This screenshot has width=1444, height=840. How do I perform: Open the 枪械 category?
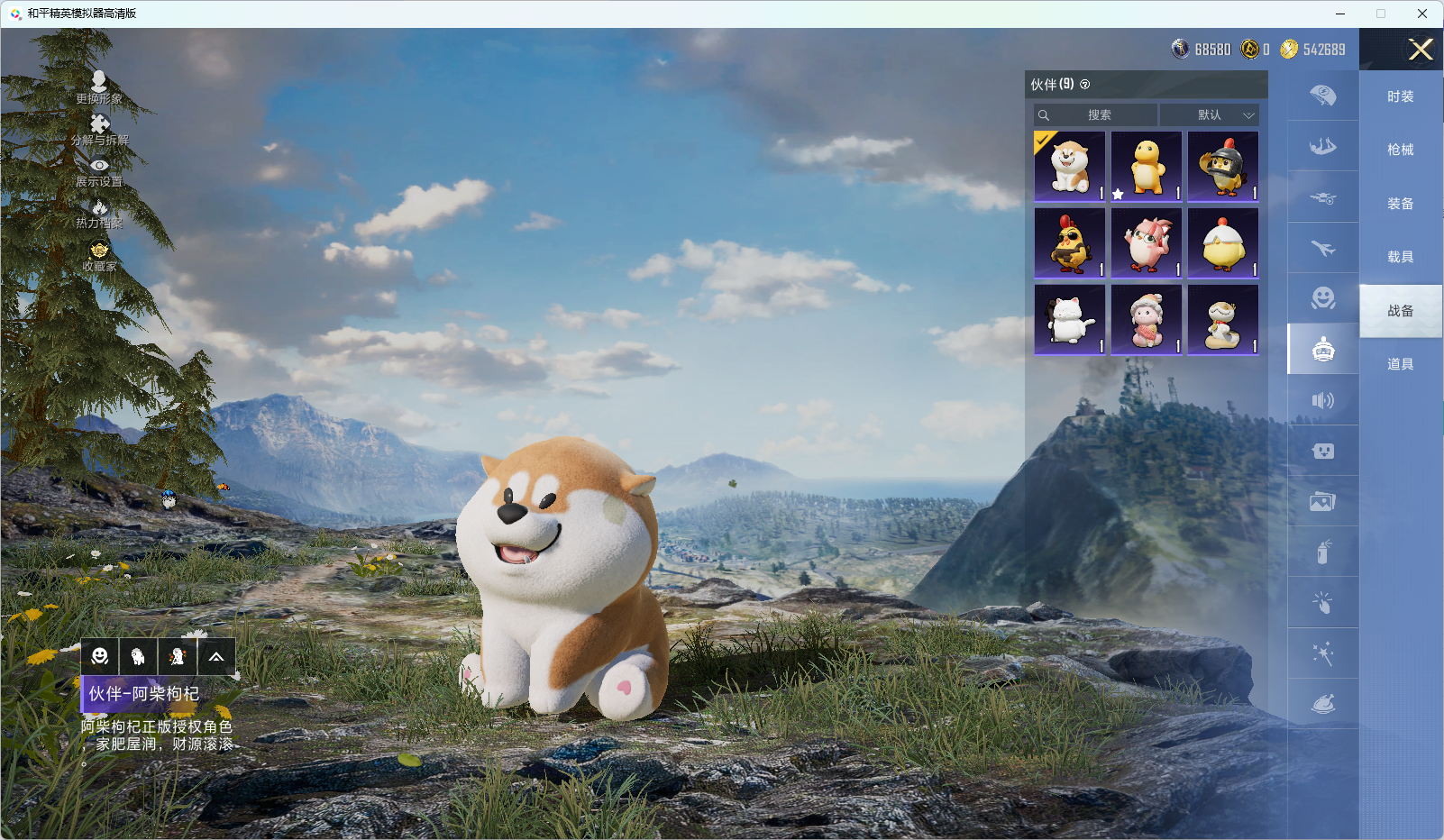(1400, 150)
